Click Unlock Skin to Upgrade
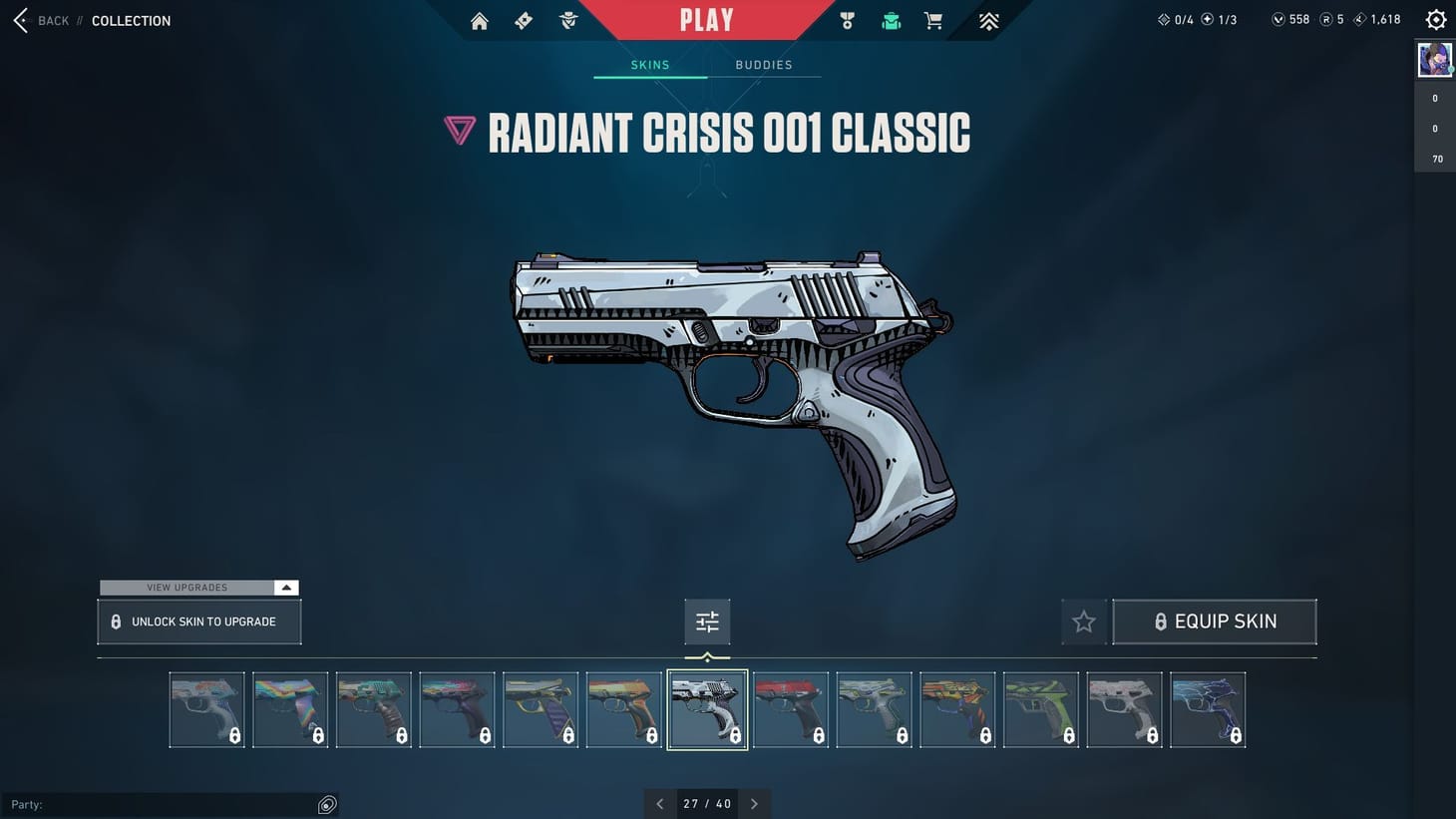This screenshot has height=819, width=1456. 198,620
